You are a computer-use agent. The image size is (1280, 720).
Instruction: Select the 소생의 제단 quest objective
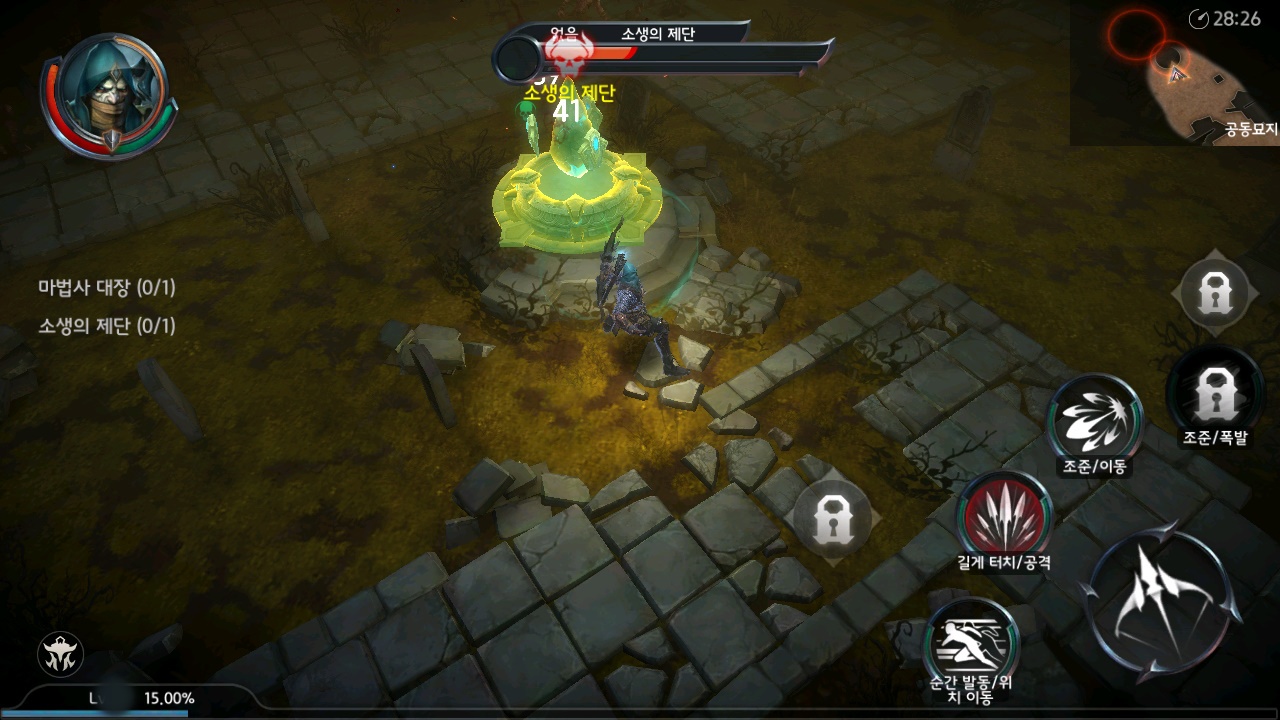107,326
